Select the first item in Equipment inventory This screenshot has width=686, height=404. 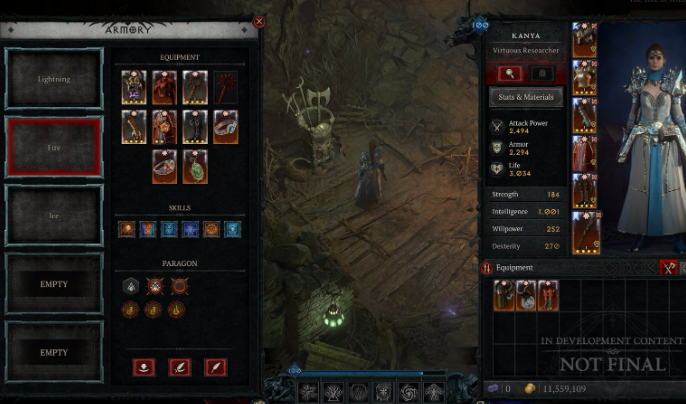(x=505, y=295)
